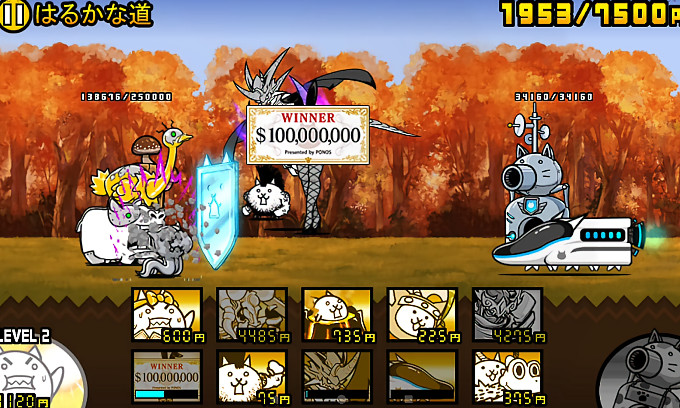
Task: Deploy the 600 yen cat unit
Action: coord(167,315)
